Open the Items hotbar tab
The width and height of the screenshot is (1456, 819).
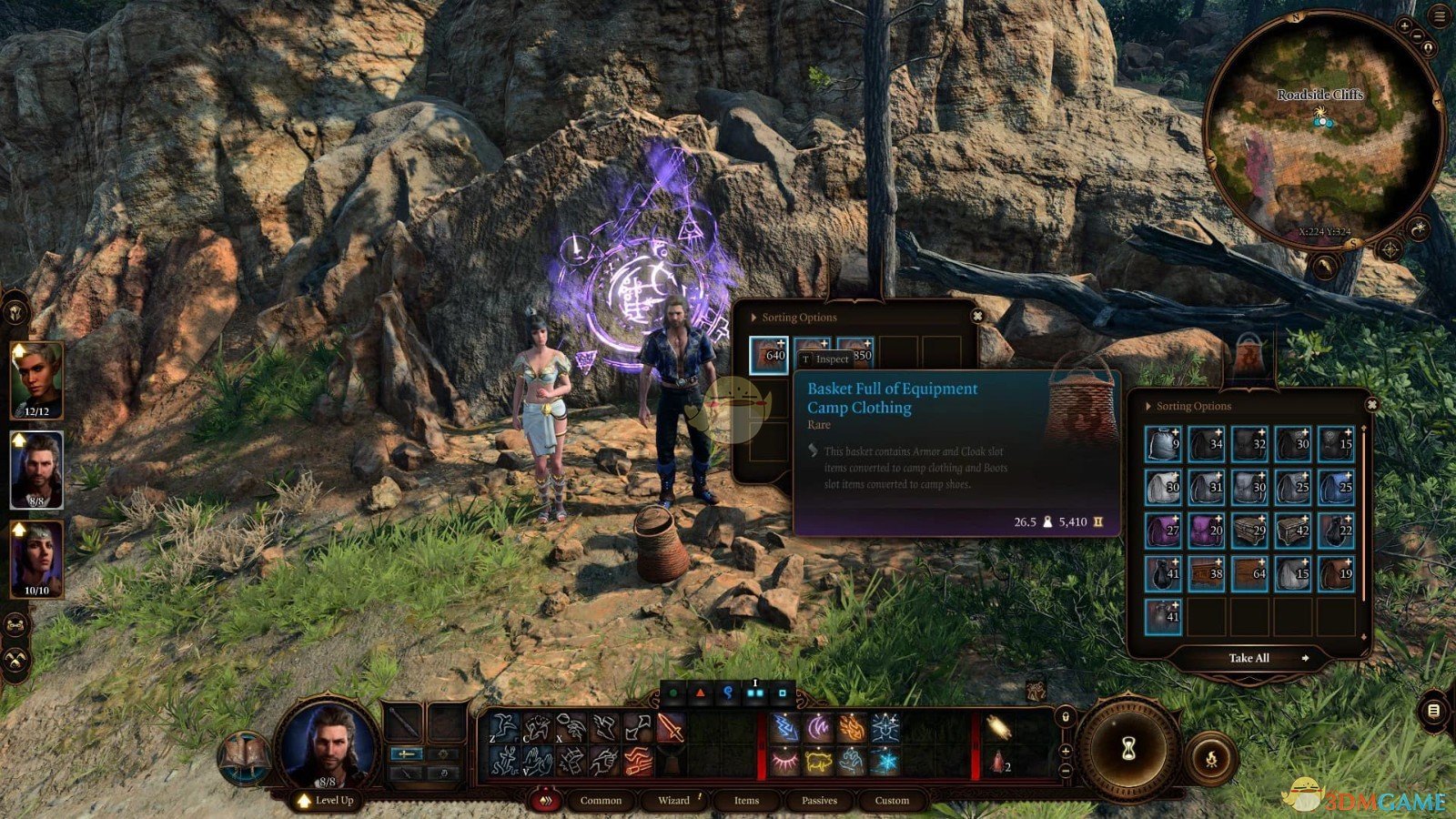[746, 801]
